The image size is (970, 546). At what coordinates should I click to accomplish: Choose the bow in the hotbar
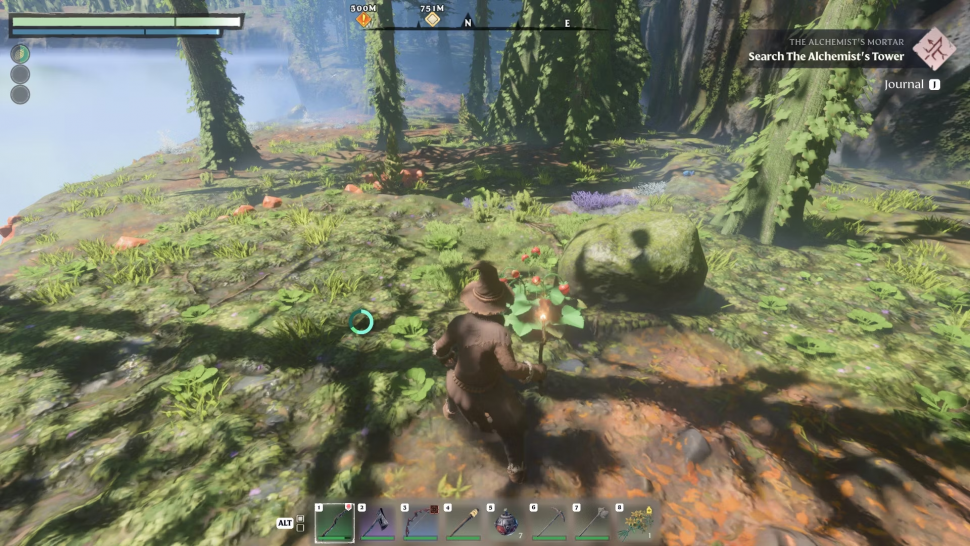(420, 522)
